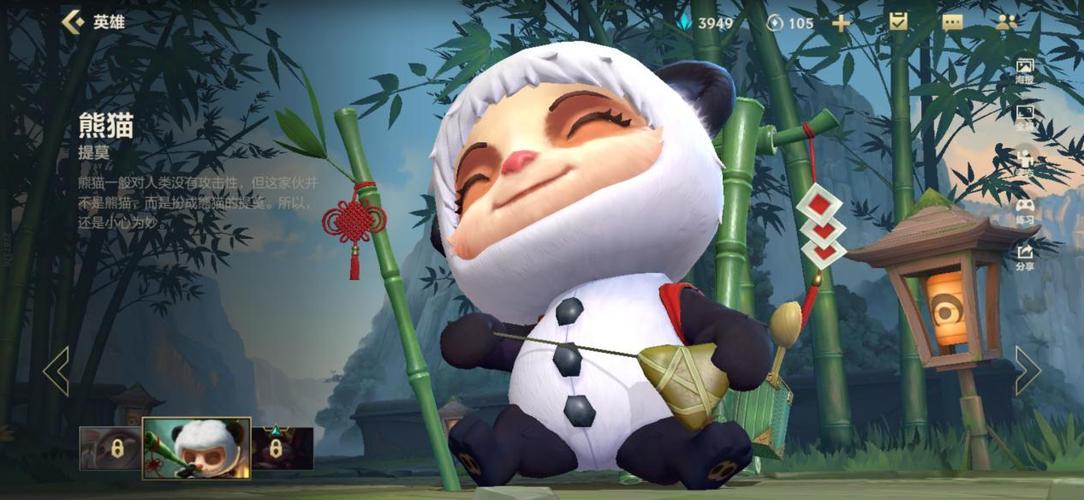
Task: Toggle the fullscreen model view
Action: pyautogui.click(x=1025, y=116)
